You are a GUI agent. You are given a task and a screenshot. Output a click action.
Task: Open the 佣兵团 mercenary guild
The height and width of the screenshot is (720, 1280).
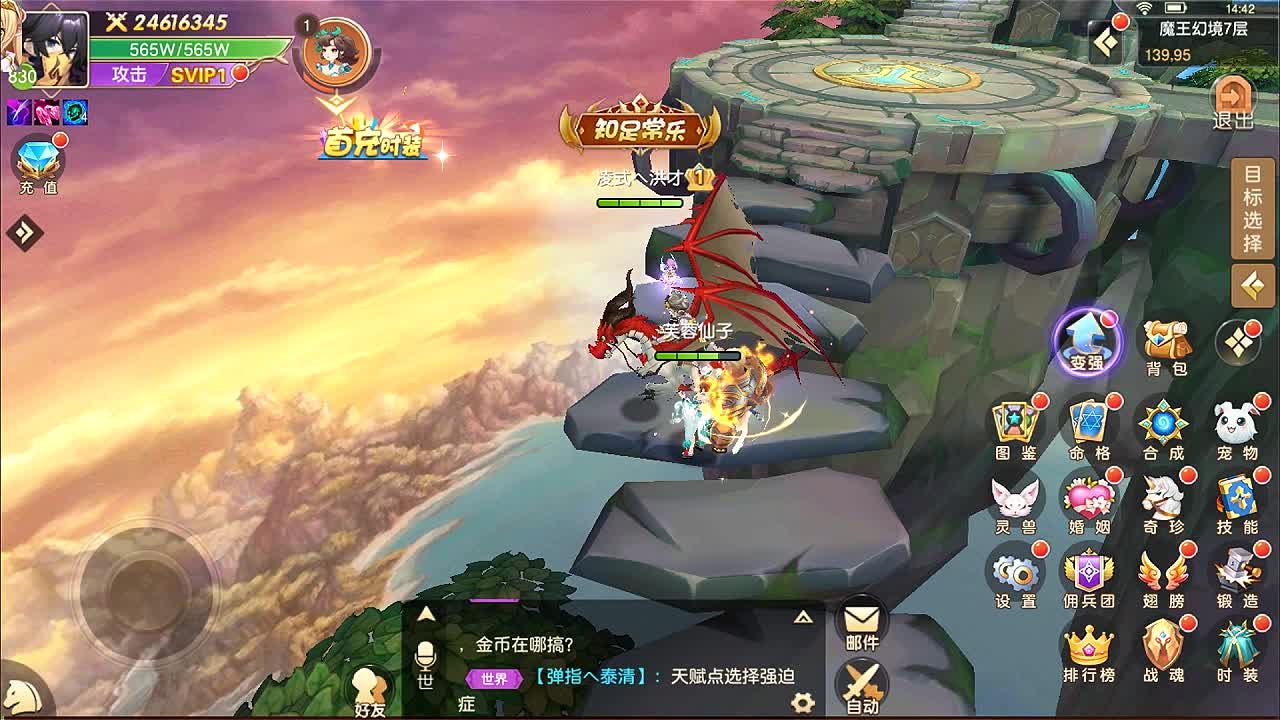pos(1089,577)
